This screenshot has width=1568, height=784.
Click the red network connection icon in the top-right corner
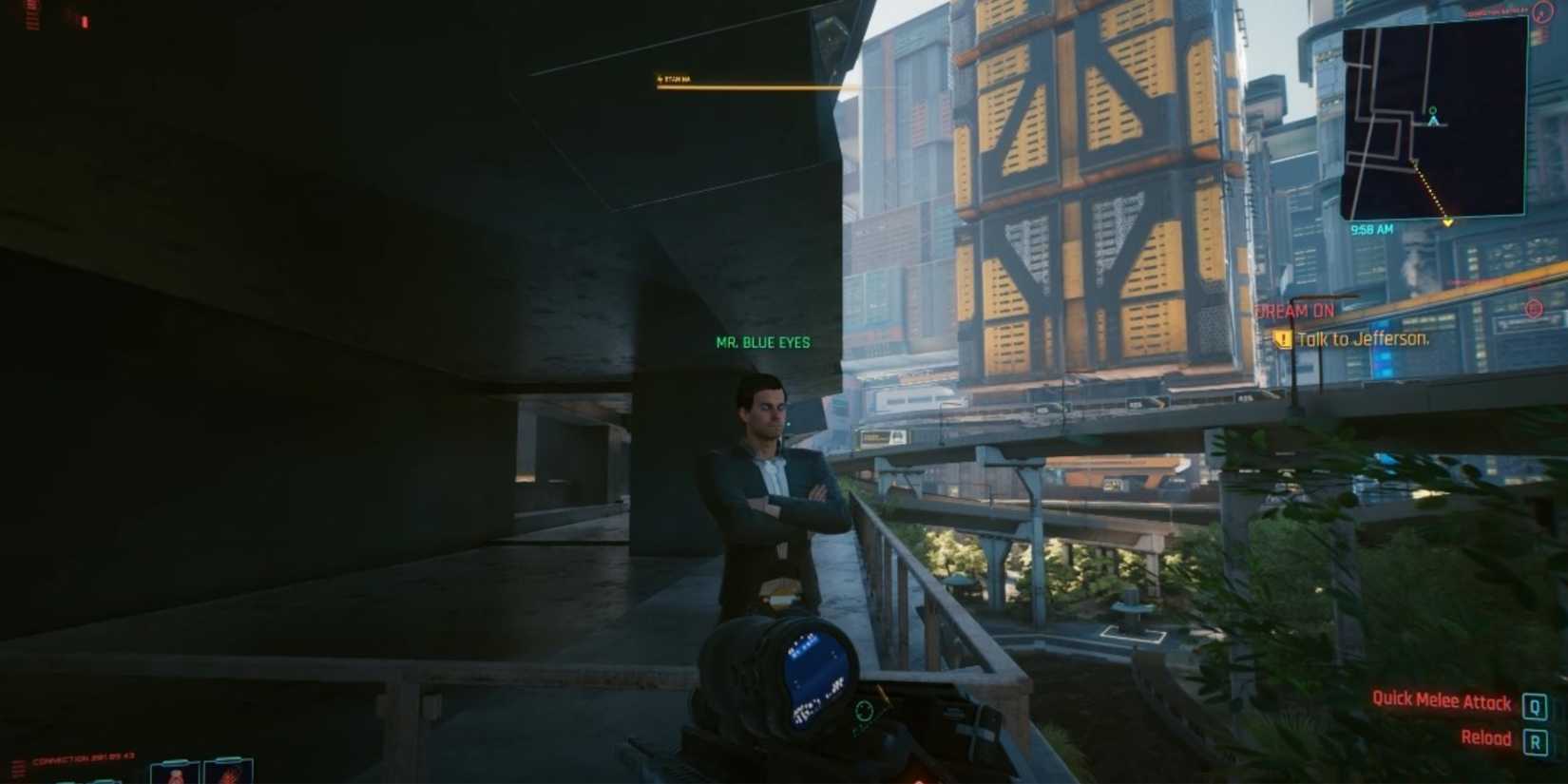[x=1543, y=14]
